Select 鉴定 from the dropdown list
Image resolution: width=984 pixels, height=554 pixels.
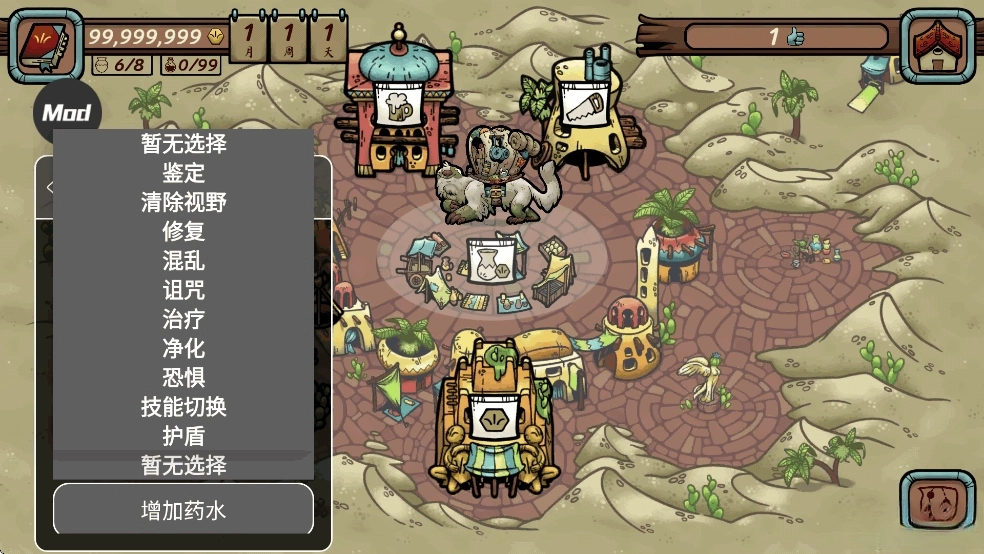tap(183, 173)
